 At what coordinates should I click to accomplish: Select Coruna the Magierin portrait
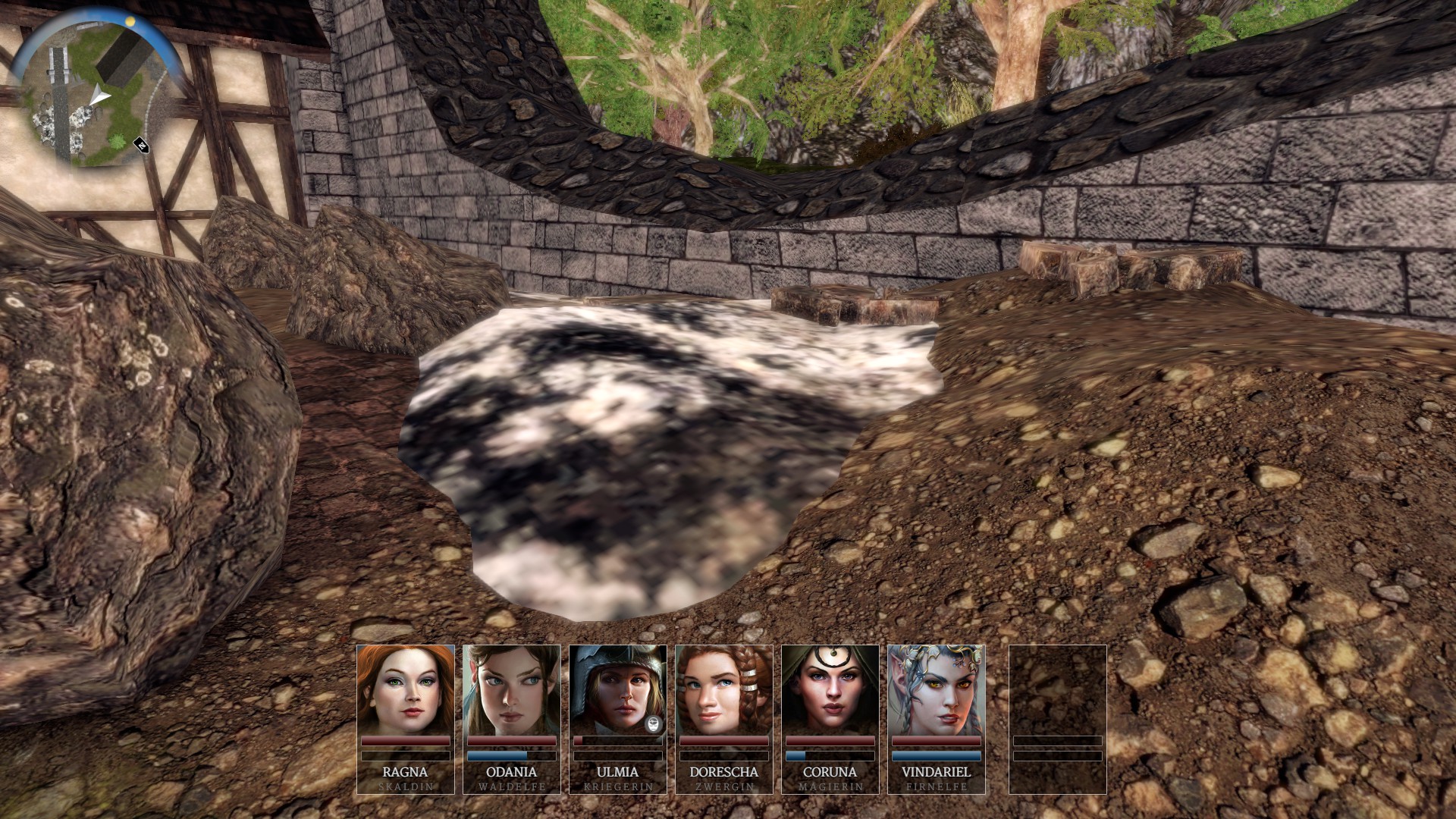click(830, 690)
